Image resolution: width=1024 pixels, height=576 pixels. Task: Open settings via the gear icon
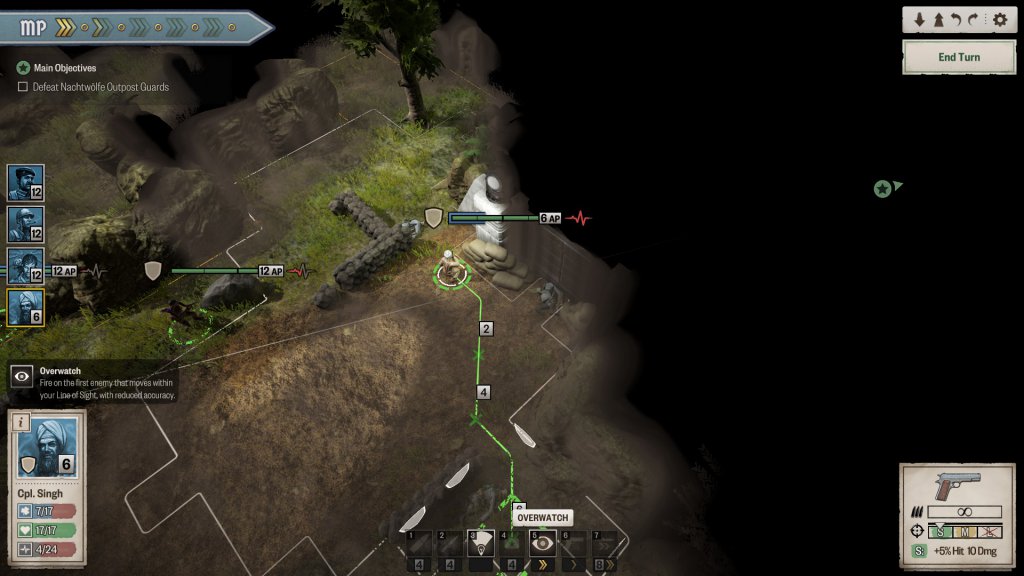999,19
